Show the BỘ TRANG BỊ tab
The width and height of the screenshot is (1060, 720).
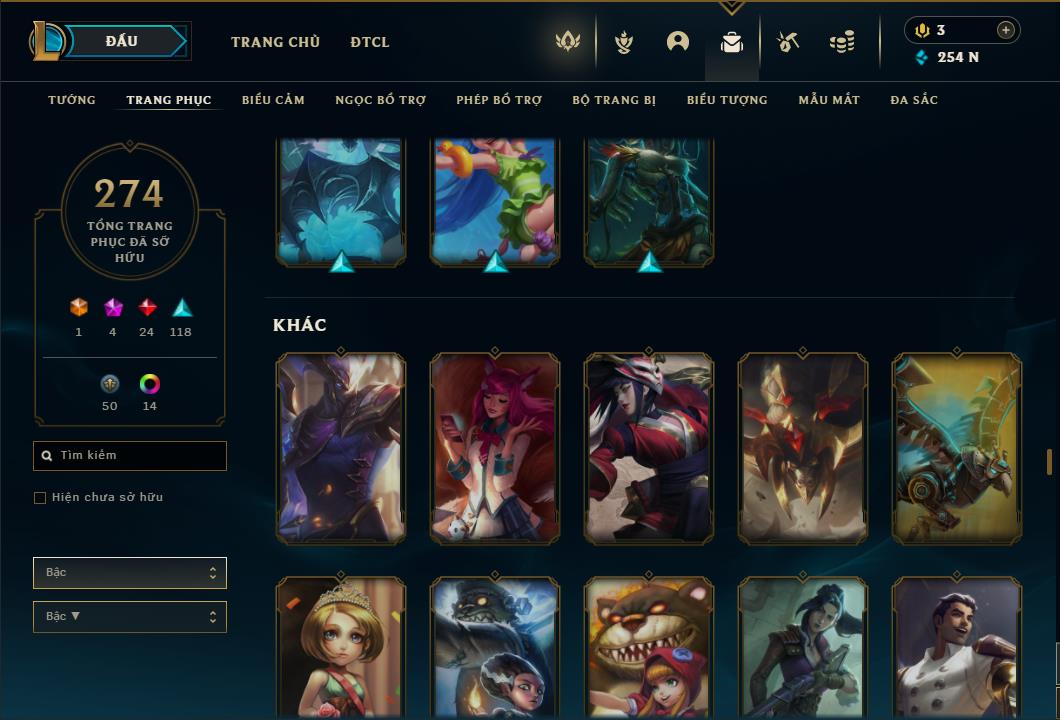614,100
